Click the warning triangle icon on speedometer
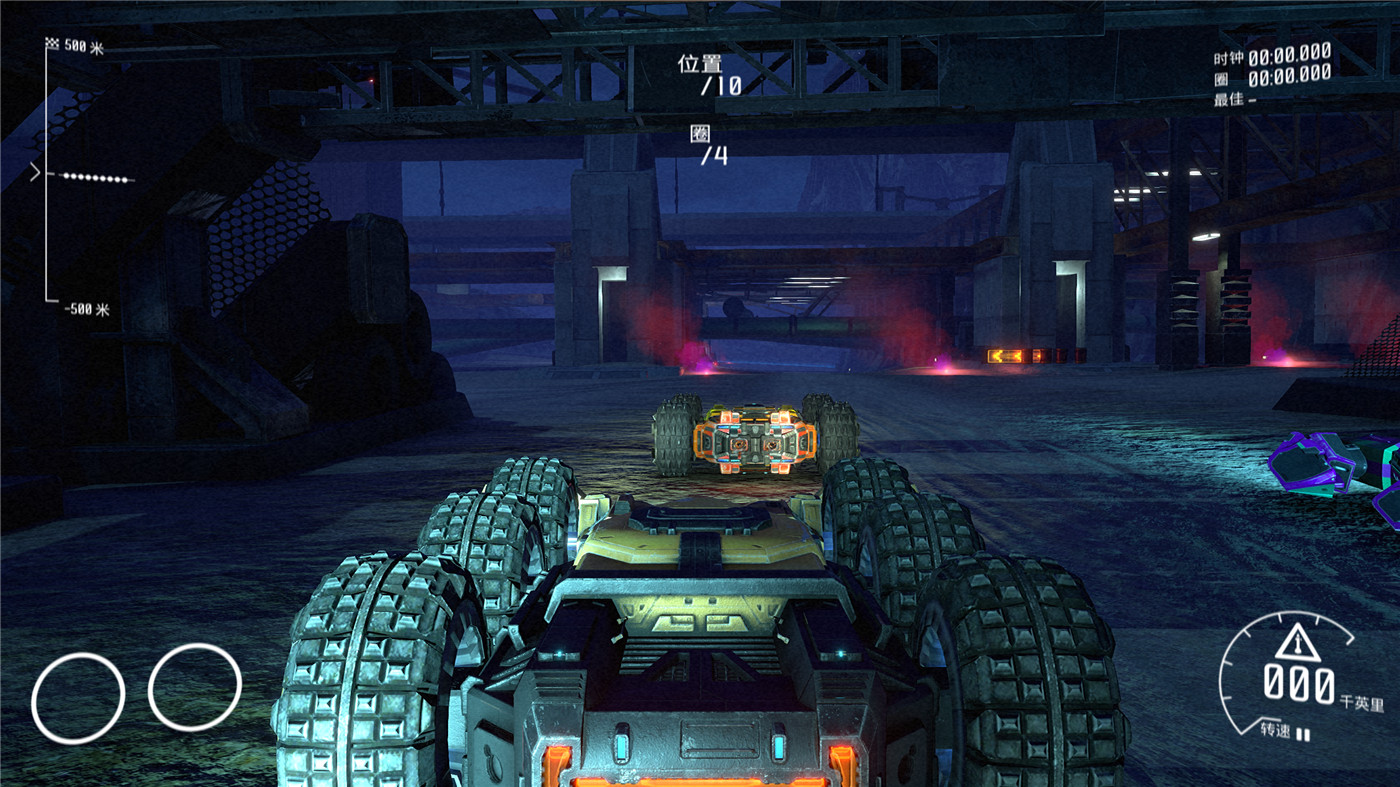 coord(1298,642)
